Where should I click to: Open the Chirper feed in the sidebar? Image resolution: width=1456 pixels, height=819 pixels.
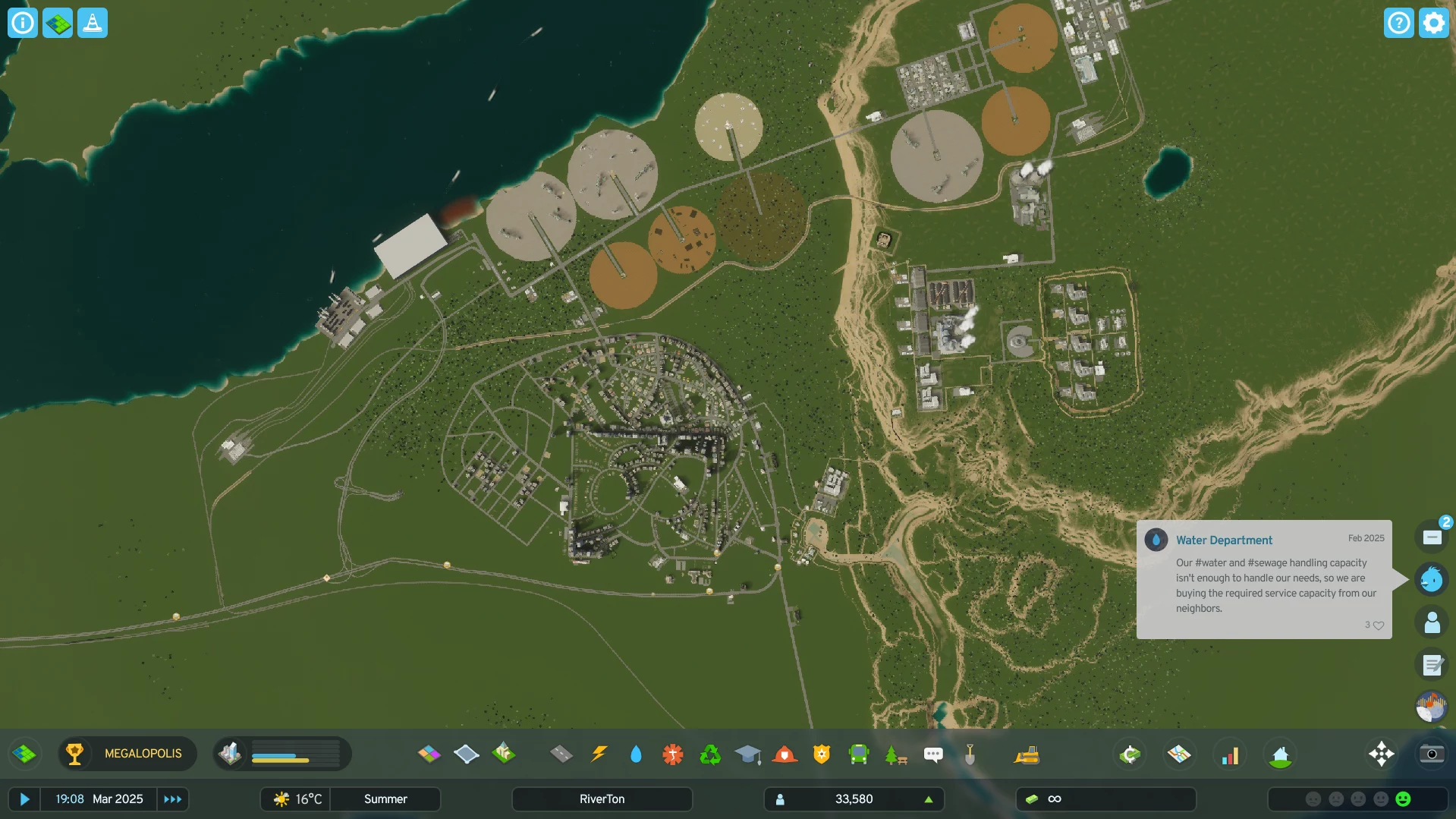pos(1432,578)
